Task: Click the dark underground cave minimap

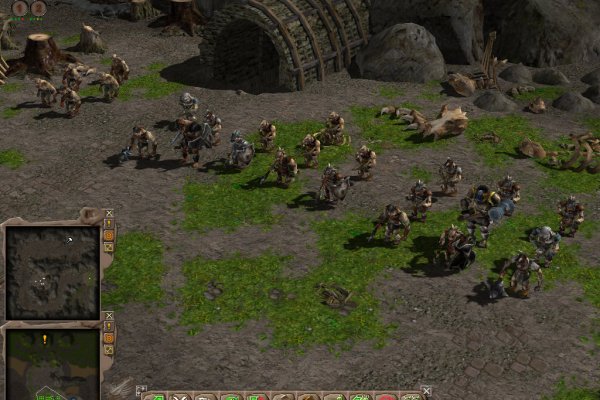Action: pyautogui.click(x=52, y=269)
